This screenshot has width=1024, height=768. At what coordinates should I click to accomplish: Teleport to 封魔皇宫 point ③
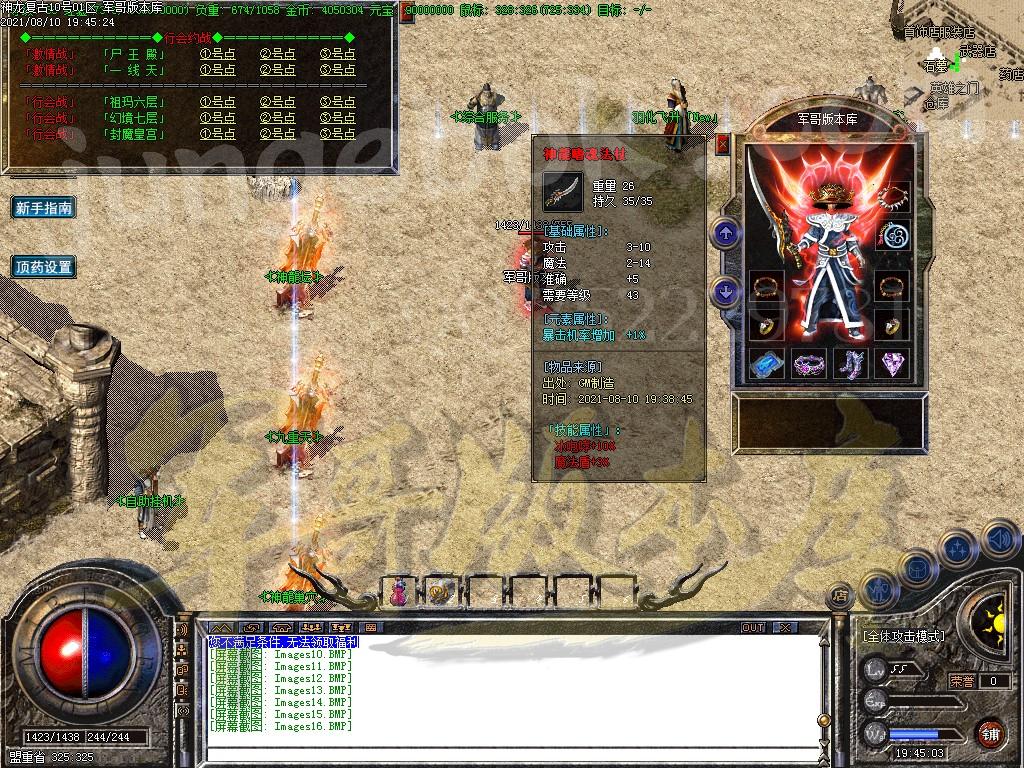337,134
